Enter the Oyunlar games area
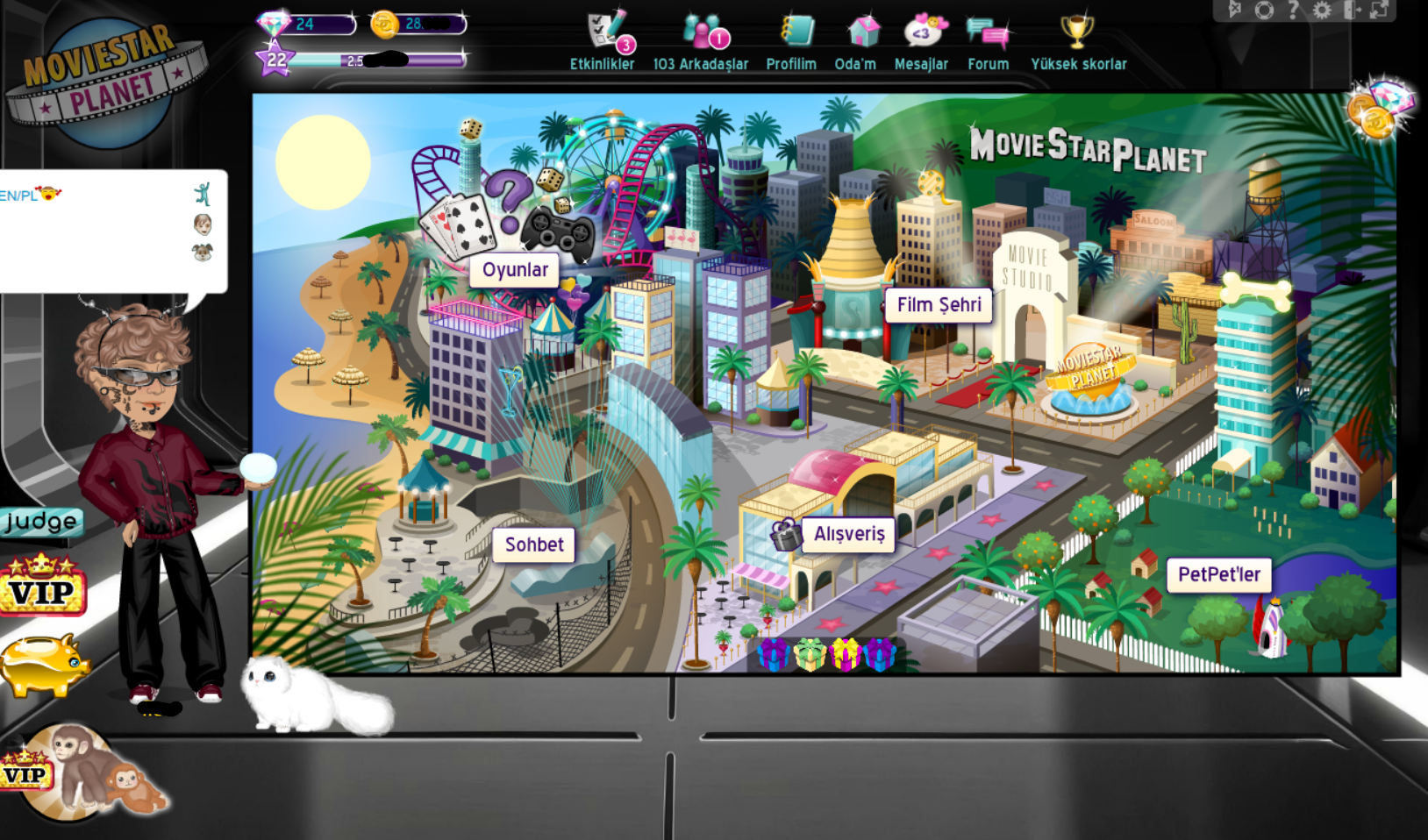The width and height of the screenshot is (1428, 840). 515,270
